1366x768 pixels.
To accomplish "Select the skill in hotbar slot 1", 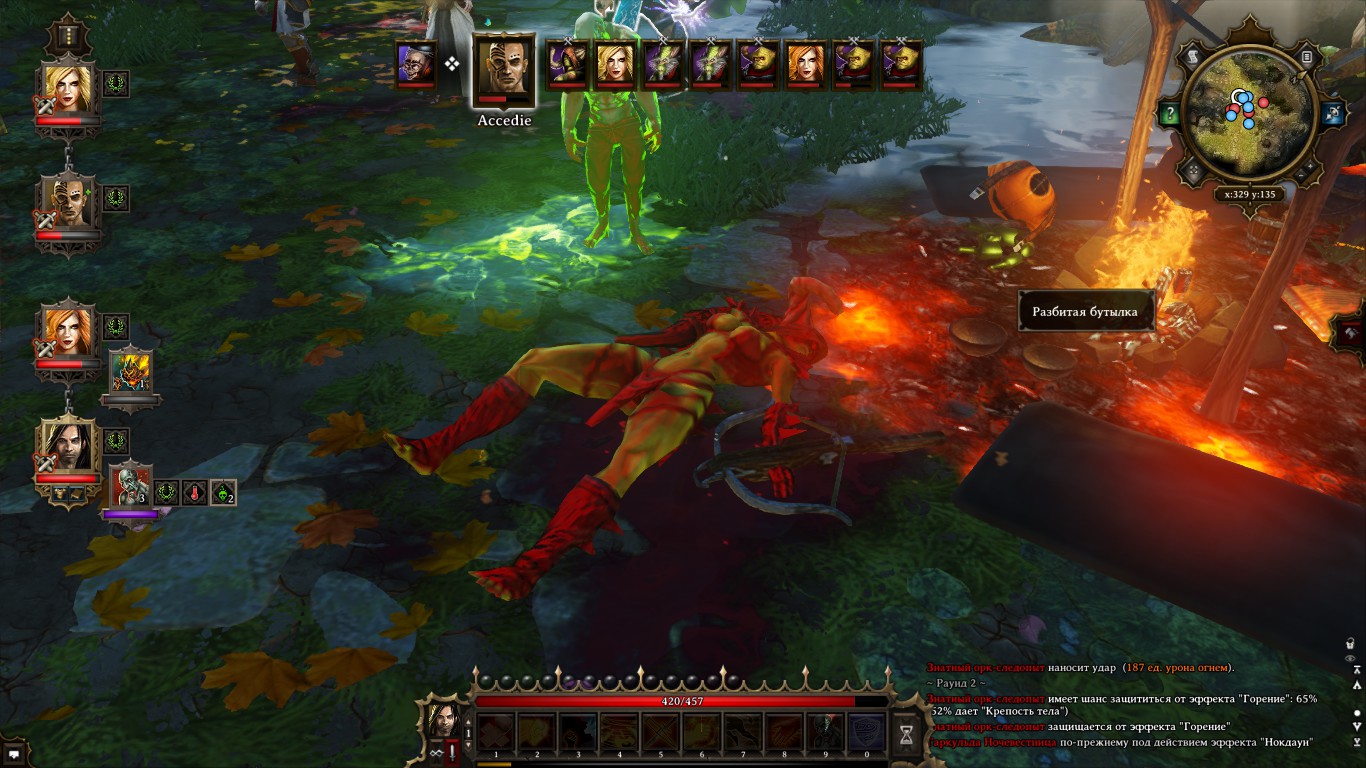I will [496, 731].
